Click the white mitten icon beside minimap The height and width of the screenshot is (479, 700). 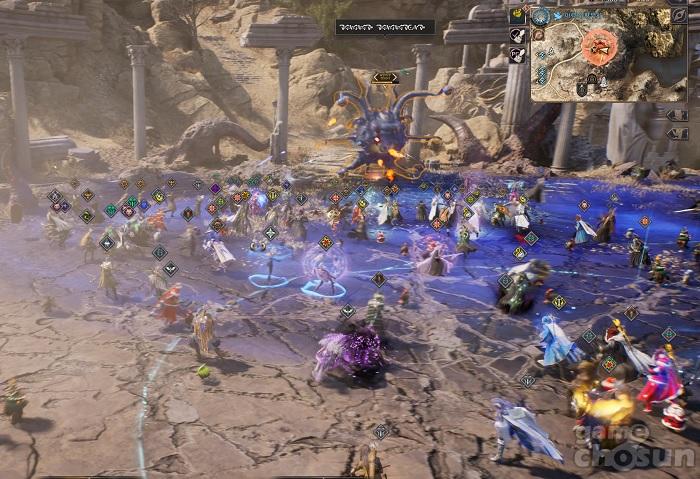(x=517, y=36)
